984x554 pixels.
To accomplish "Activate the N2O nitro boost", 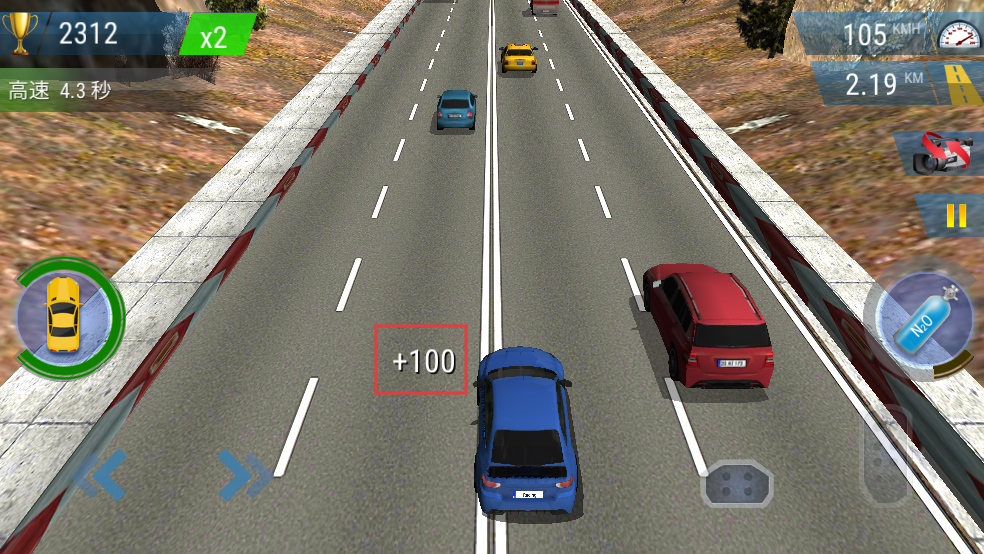I will pyautogui.click(x=922, y=323).
